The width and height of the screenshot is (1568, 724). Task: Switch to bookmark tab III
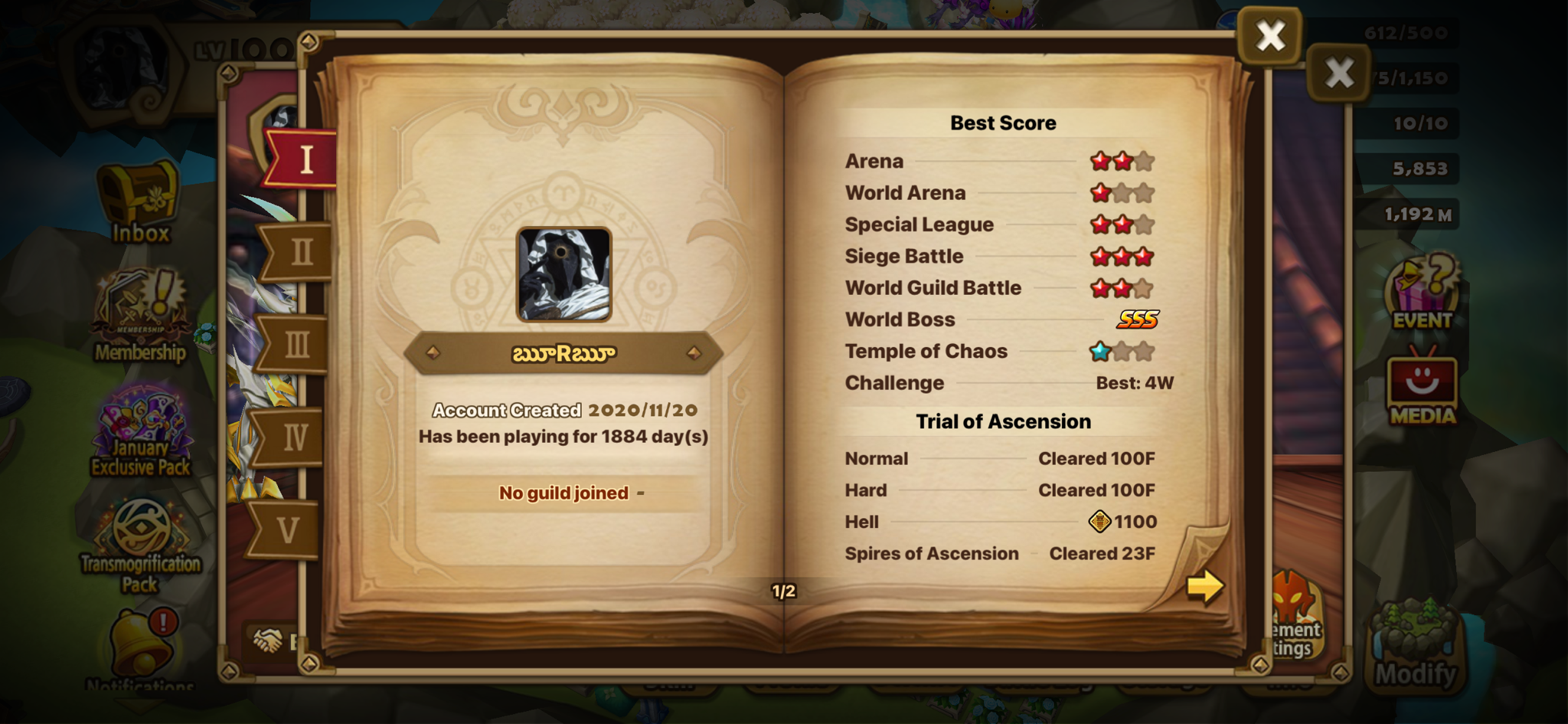(x=296, y=345)
